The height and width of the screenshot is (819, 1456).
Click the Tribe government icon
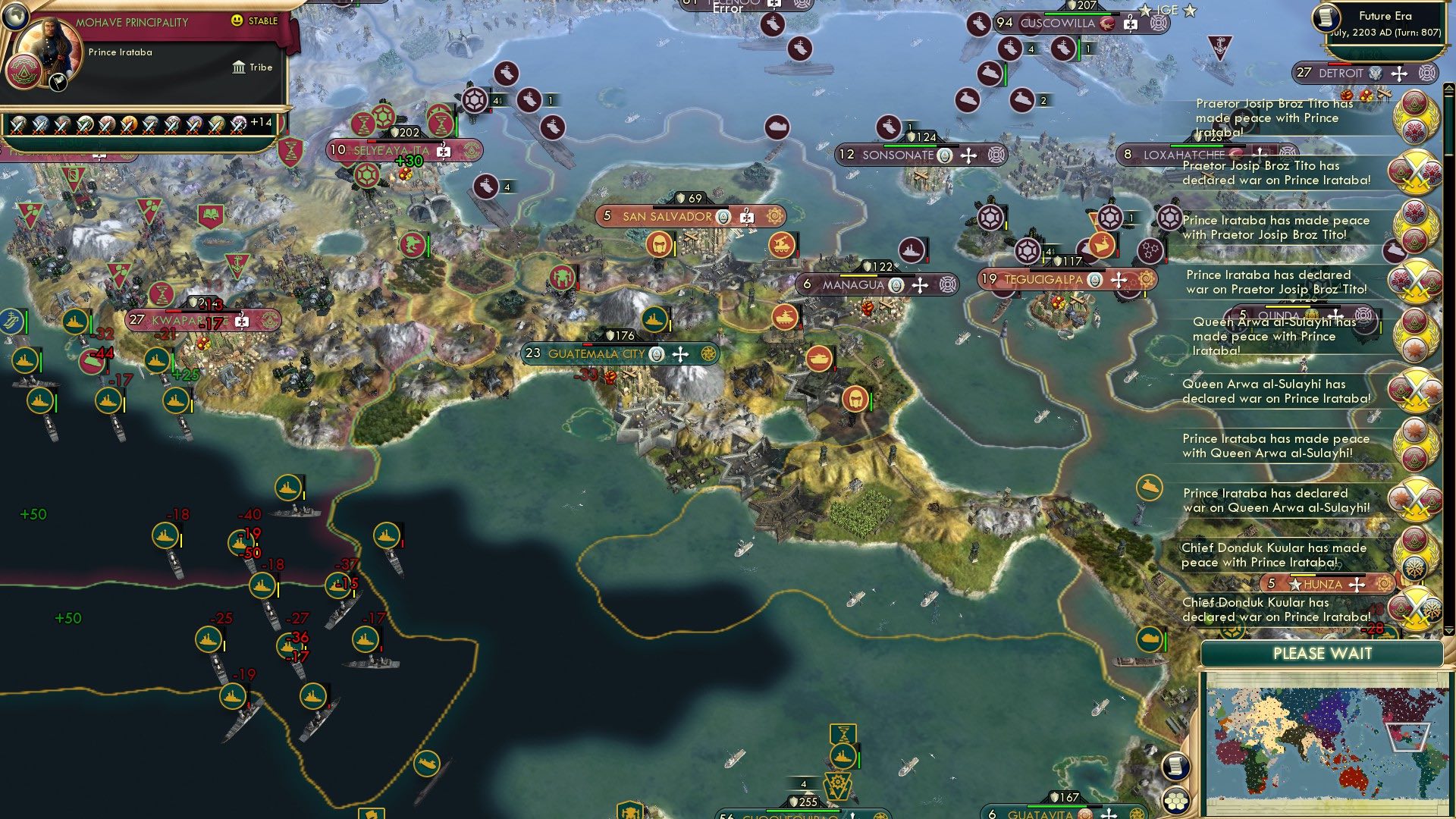(239, 67)
